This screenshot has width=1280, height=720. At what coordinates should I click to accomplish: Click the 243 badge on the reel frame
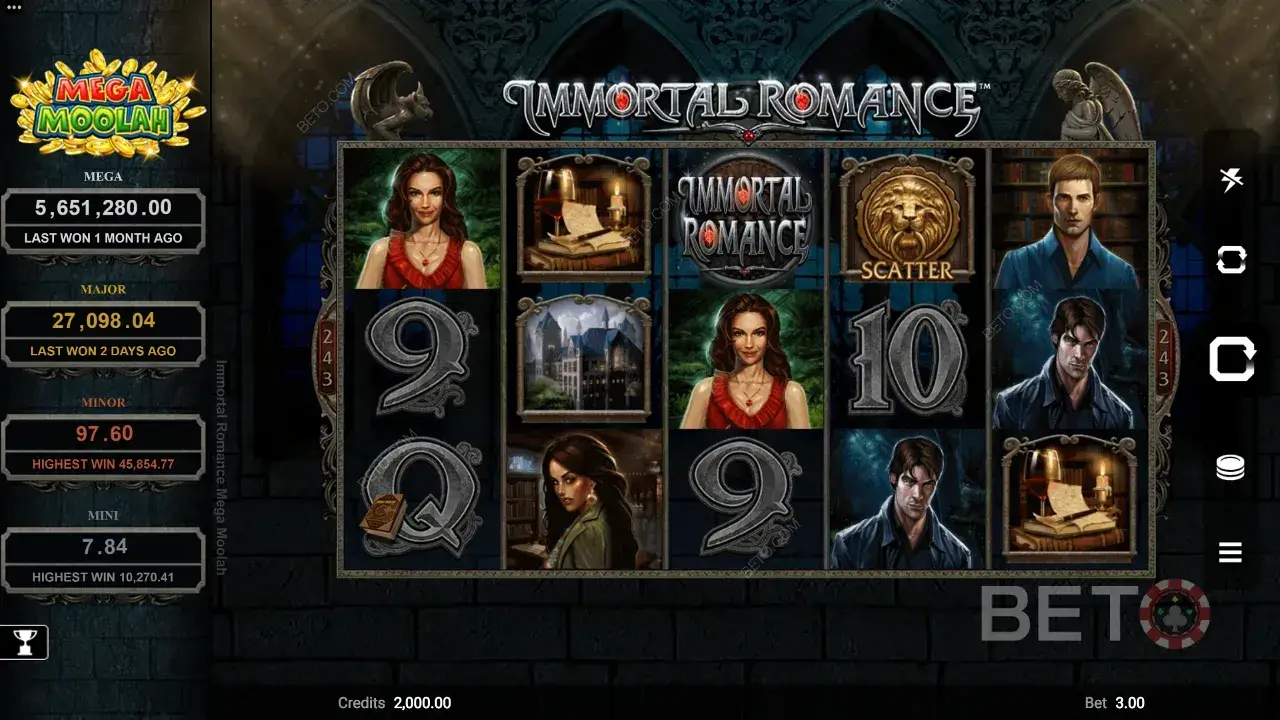(x=326, y=360)
